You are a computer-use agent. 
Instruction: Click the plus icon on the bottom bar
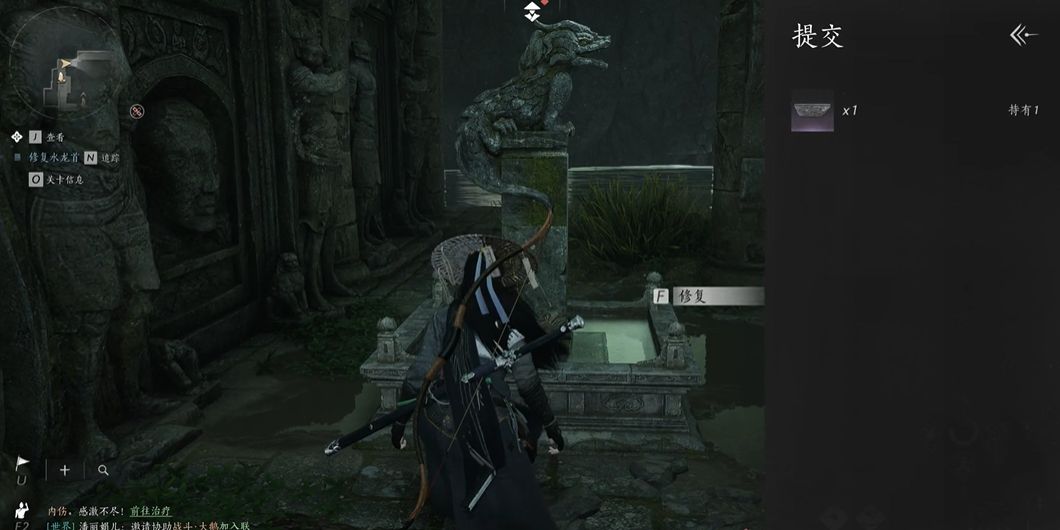(65, 469)
